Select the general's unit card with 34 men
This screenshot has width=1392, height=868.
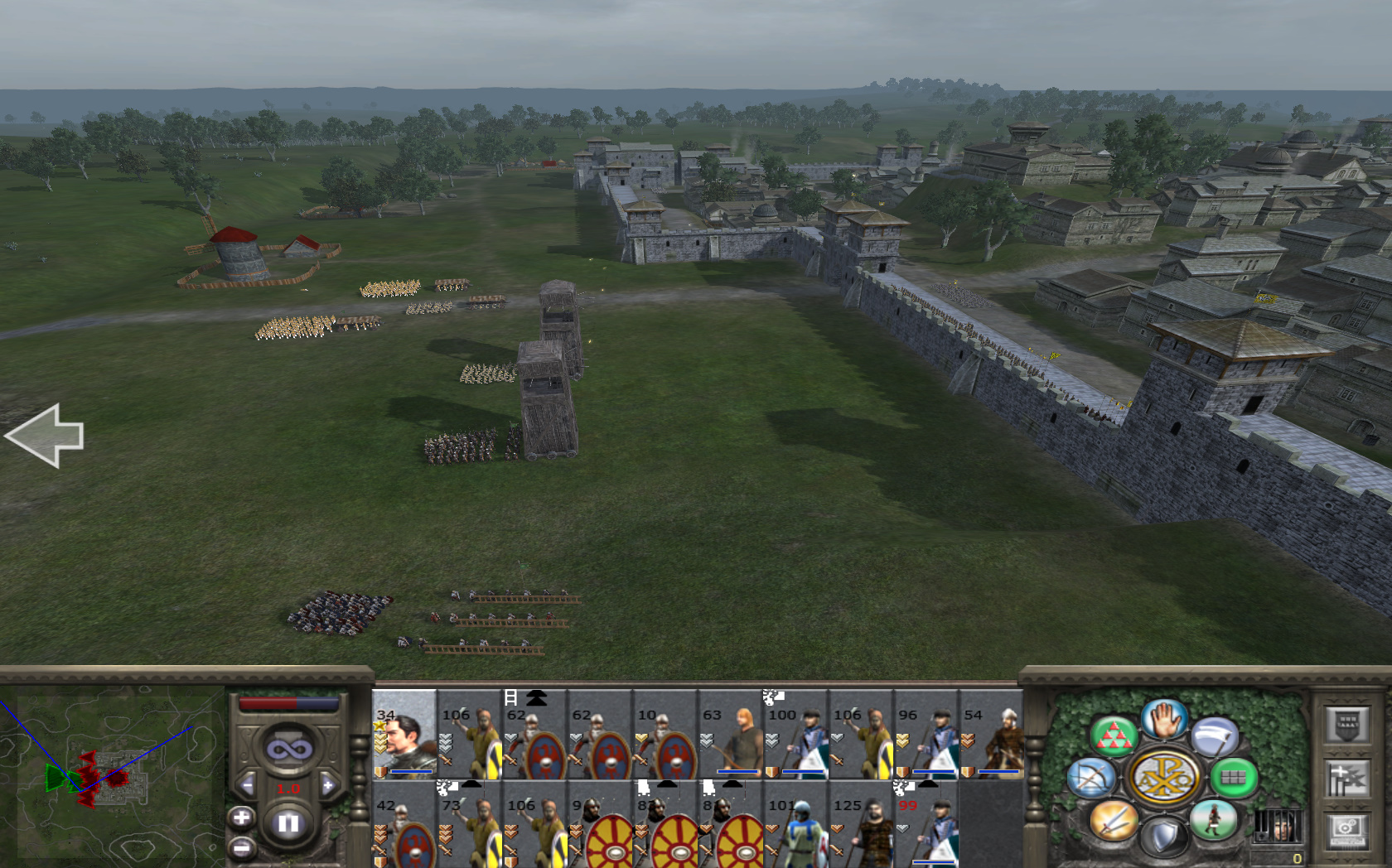point(404,735)
